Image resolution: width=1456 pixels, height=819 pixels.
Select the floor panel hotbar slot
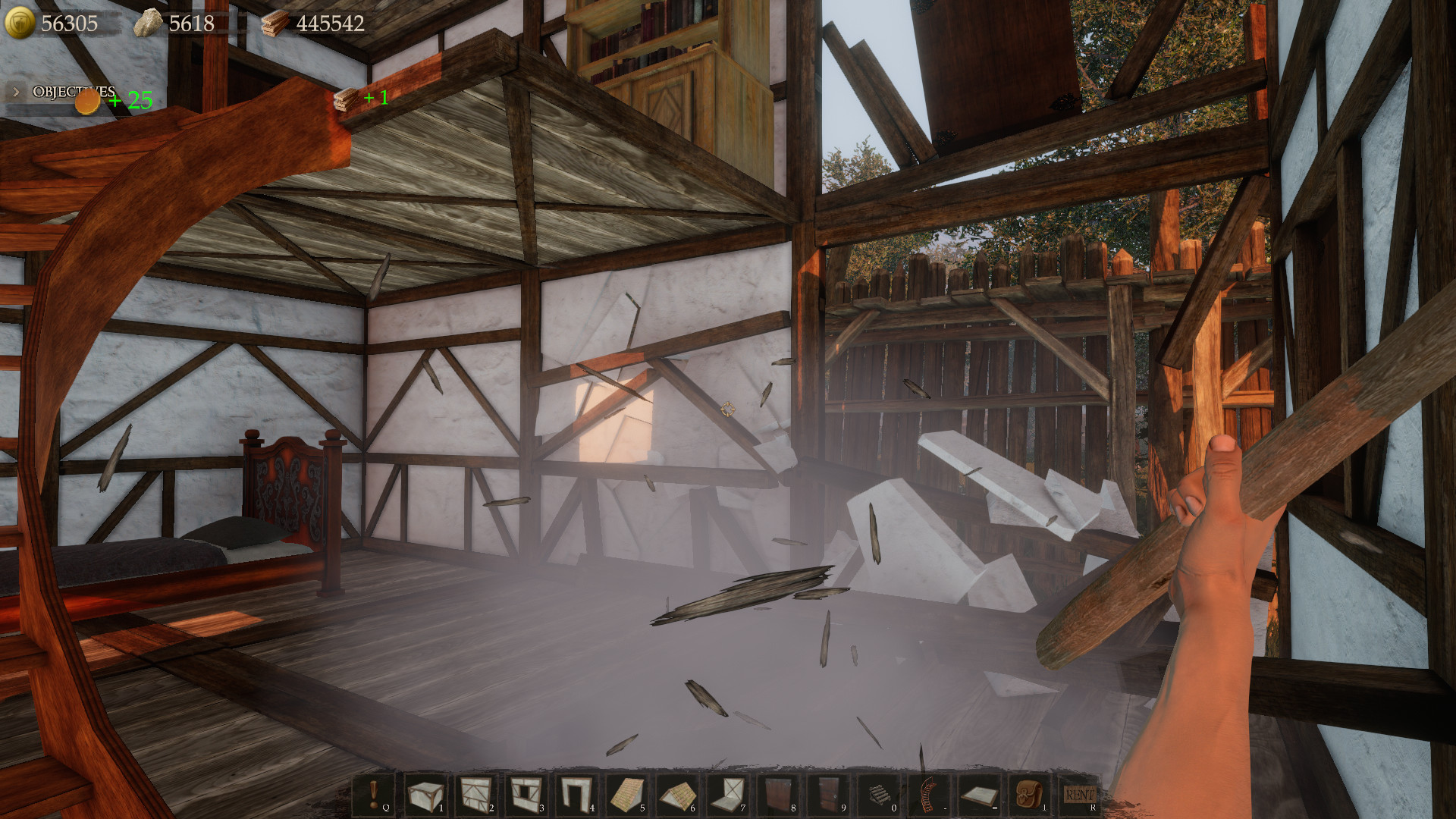[979, 794]
